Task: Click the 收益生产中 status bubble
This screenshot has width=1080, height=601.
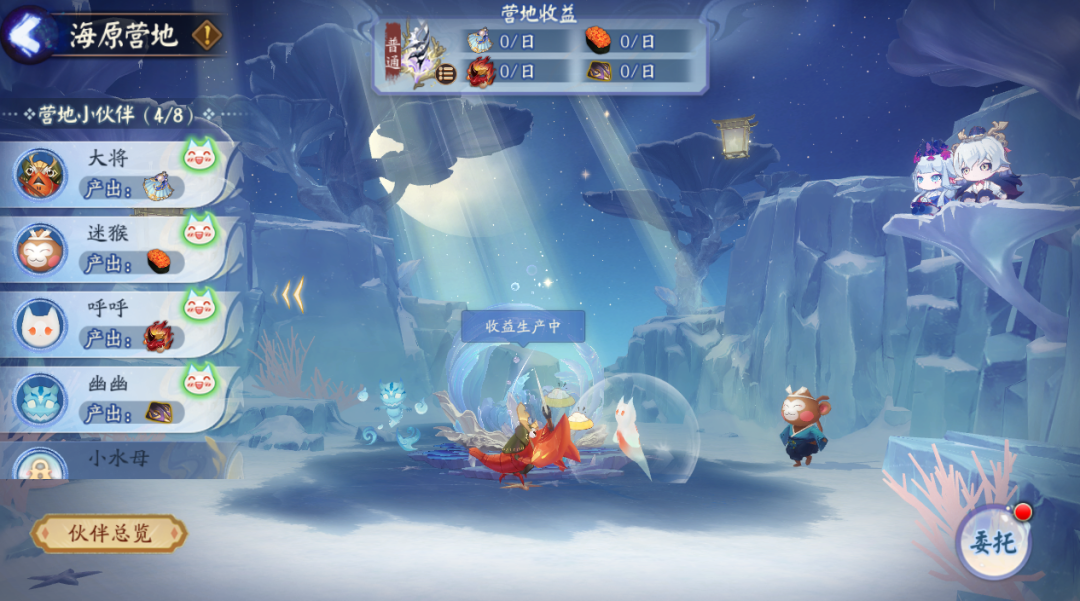Action: pos(522,326)
